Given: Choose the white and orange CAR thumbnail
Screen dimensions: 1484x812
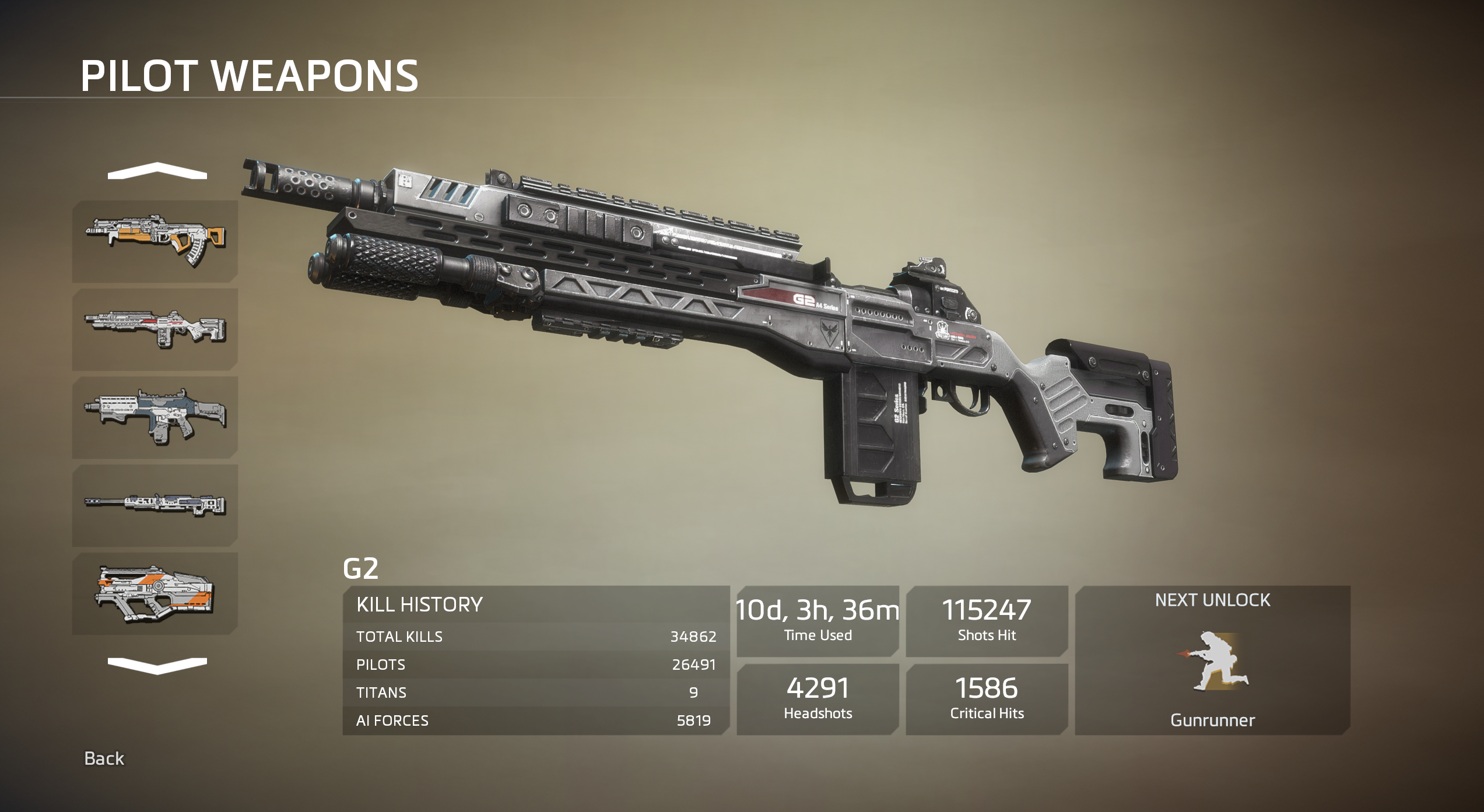Looking at the screenshot, I should [155, 593].
